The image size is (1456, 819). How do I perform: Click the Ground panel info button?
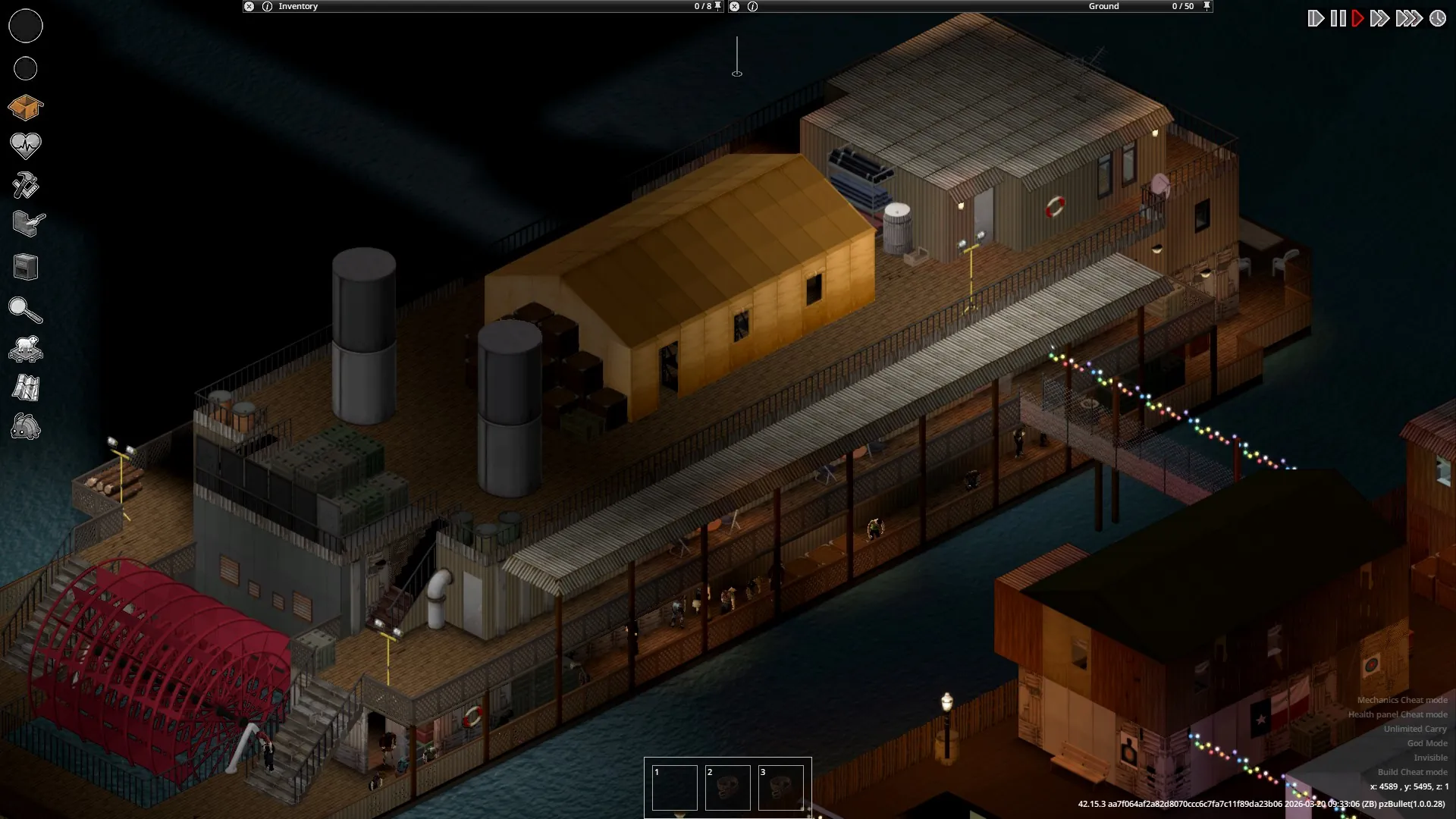pos(752,6)
